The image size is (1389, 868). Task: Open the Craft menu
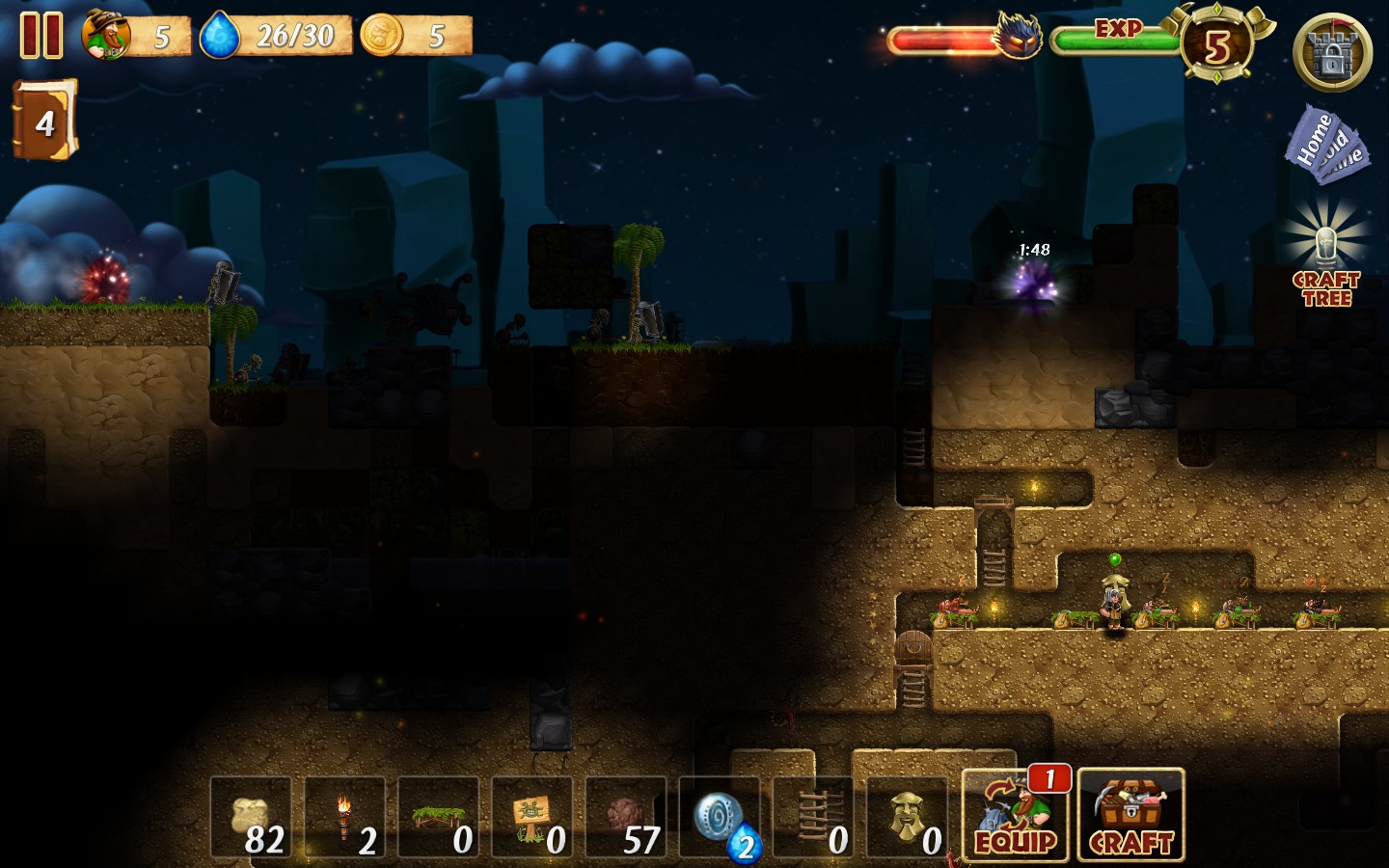(x=1130, y=816)
